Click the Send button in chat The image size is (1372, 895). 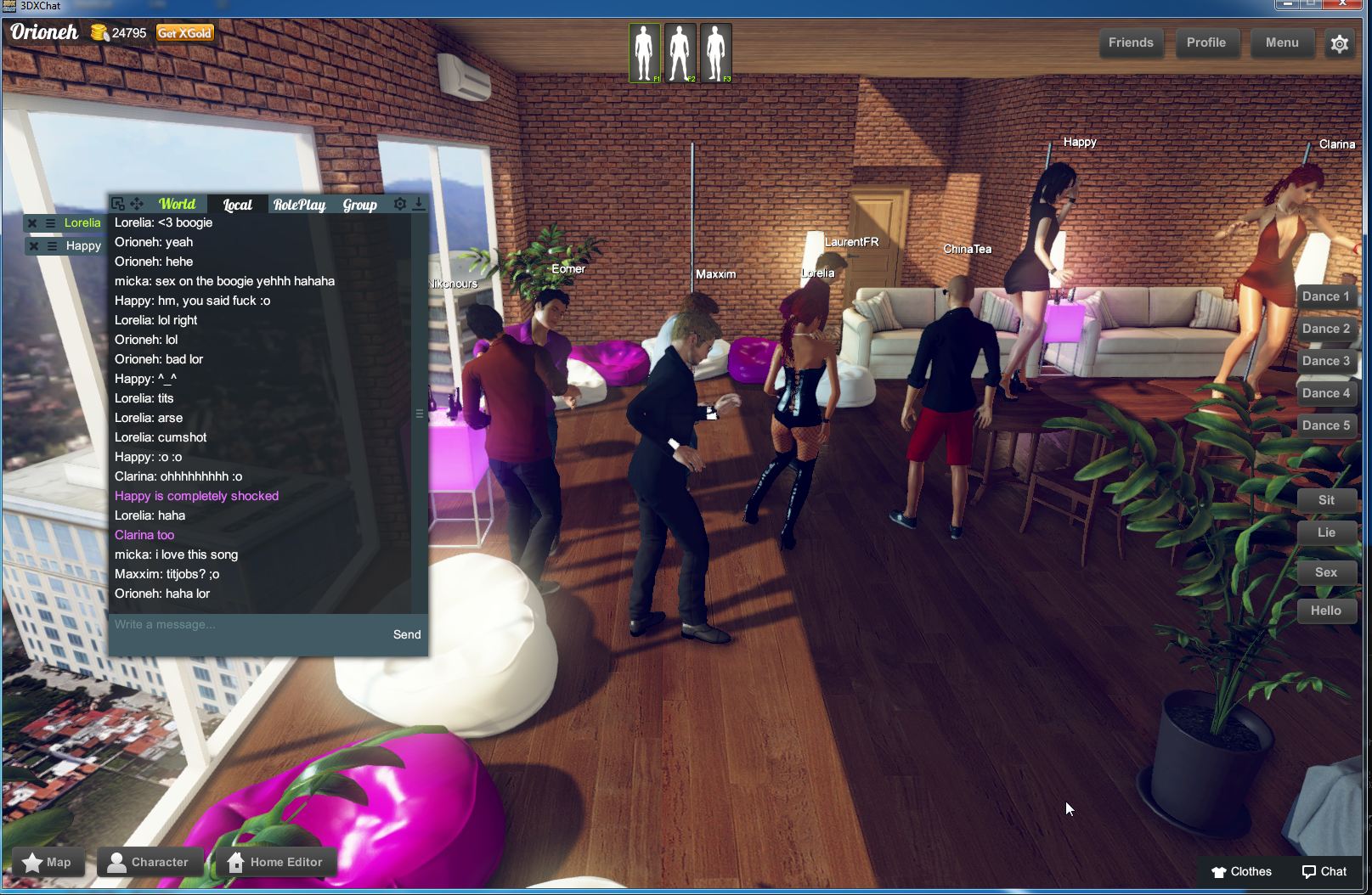coord(406,634)
